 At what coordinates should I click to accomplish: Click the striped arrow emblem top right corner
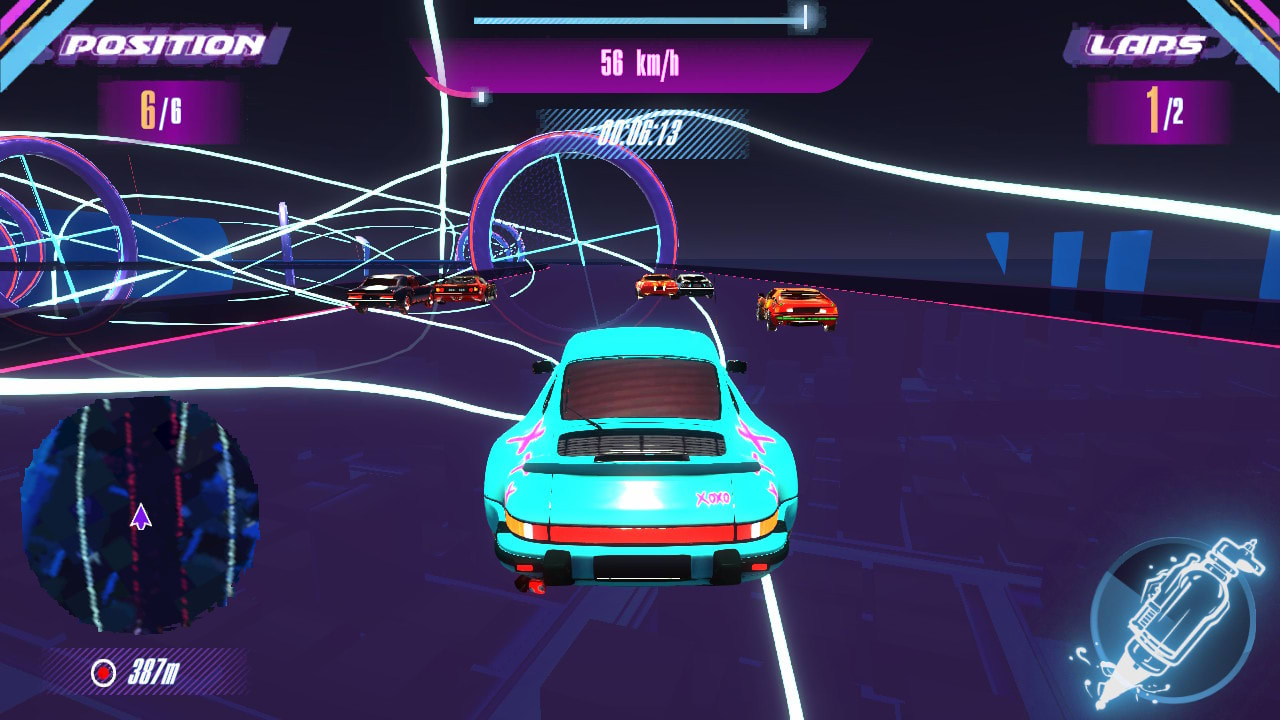1255,30
